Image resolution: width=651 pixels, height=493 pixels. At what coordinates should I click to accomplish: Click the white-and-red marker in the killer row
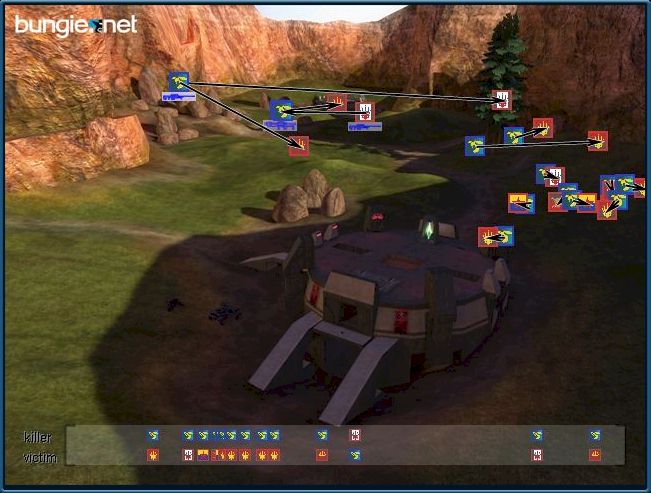tap(354, 436)
